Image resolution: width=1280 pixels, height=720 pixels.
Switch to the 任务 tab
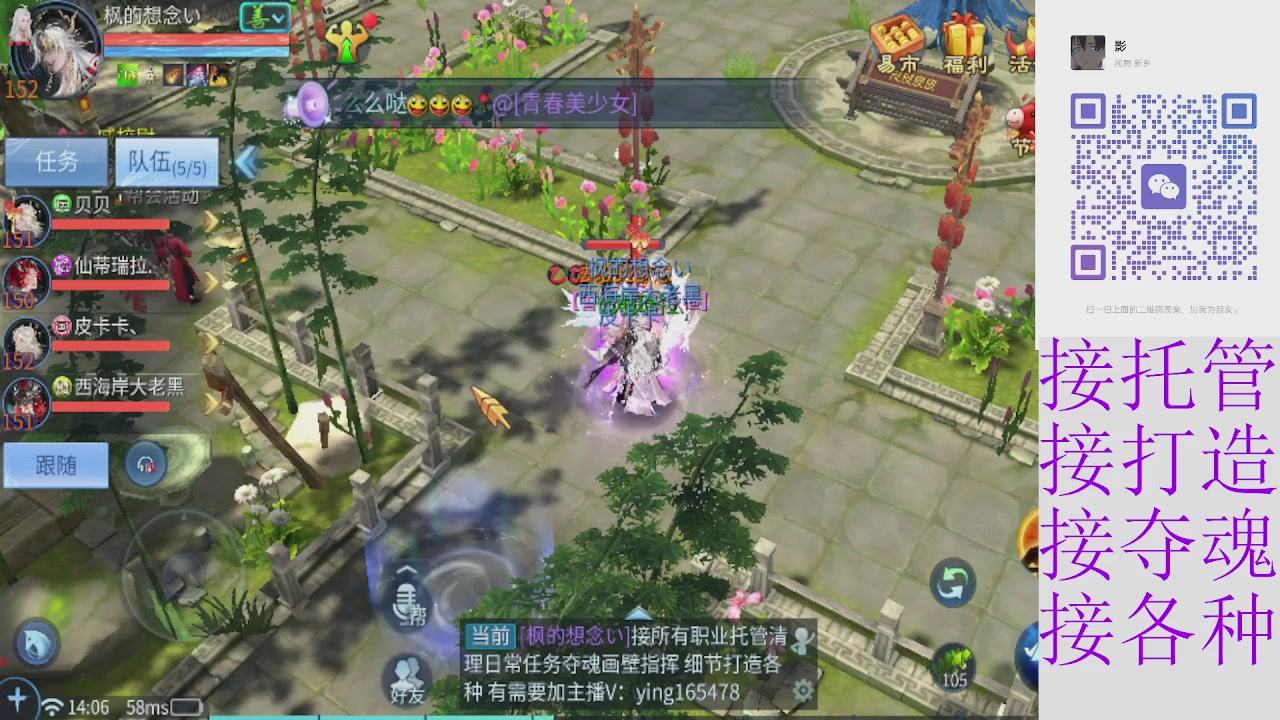point(57,162)
